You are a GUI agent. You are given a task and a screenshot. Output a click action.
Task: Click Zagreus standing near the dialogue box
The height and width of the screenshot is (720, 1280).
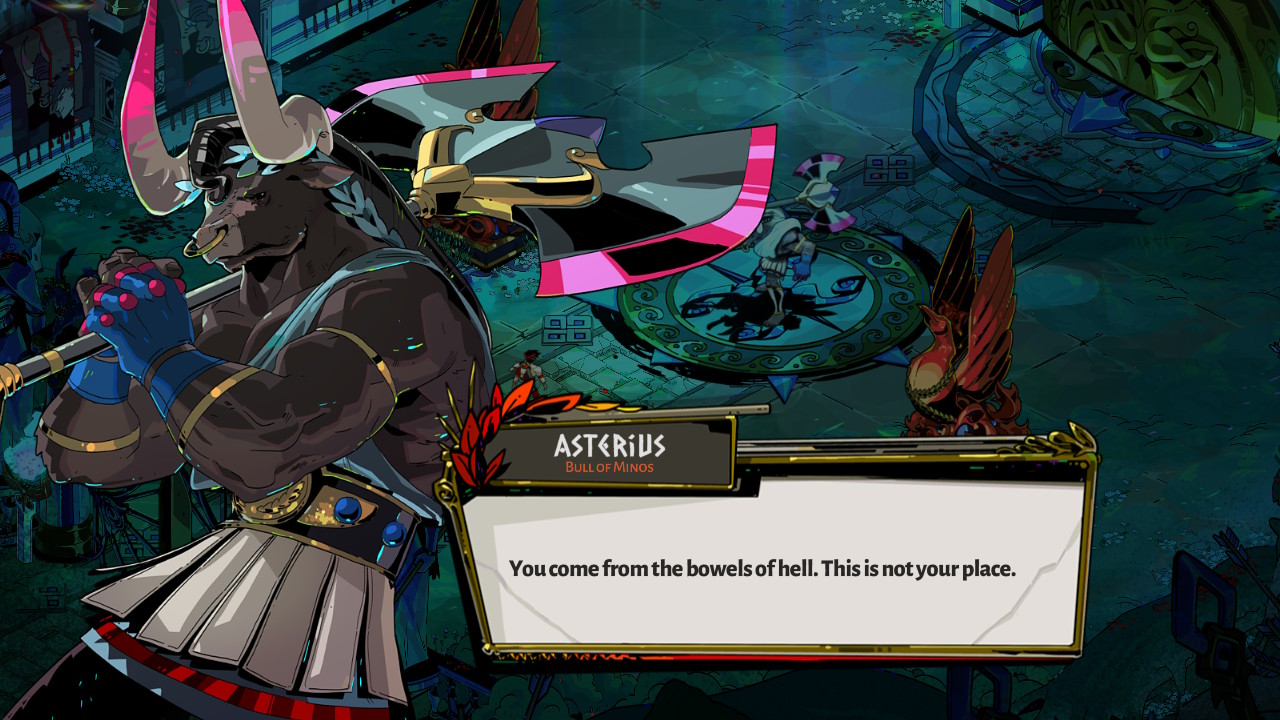click(x=525, y=372)
